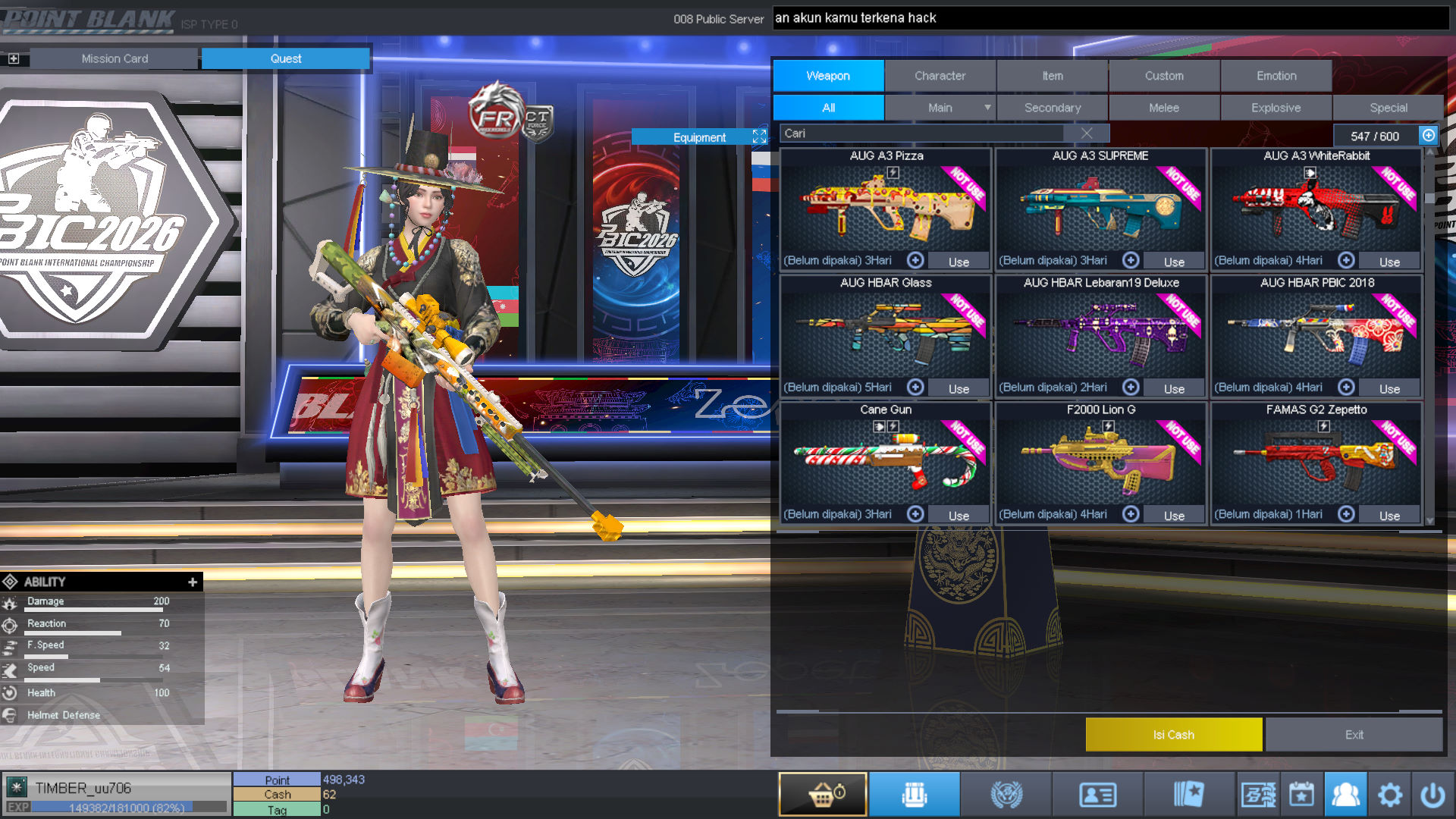Viewport: 1456px width, 819px height.
Task: Select the Custom tab
Action: click(1164, 76)
